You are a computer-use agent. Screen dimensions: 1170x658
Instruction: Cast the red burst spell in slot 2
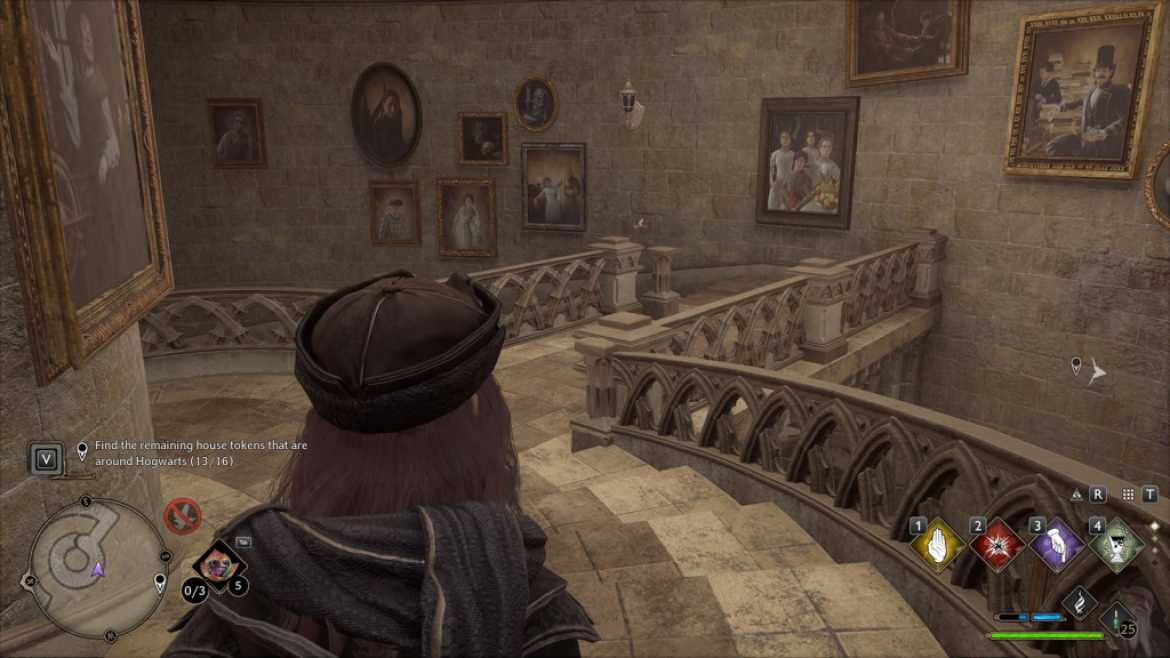click(997, 546)
